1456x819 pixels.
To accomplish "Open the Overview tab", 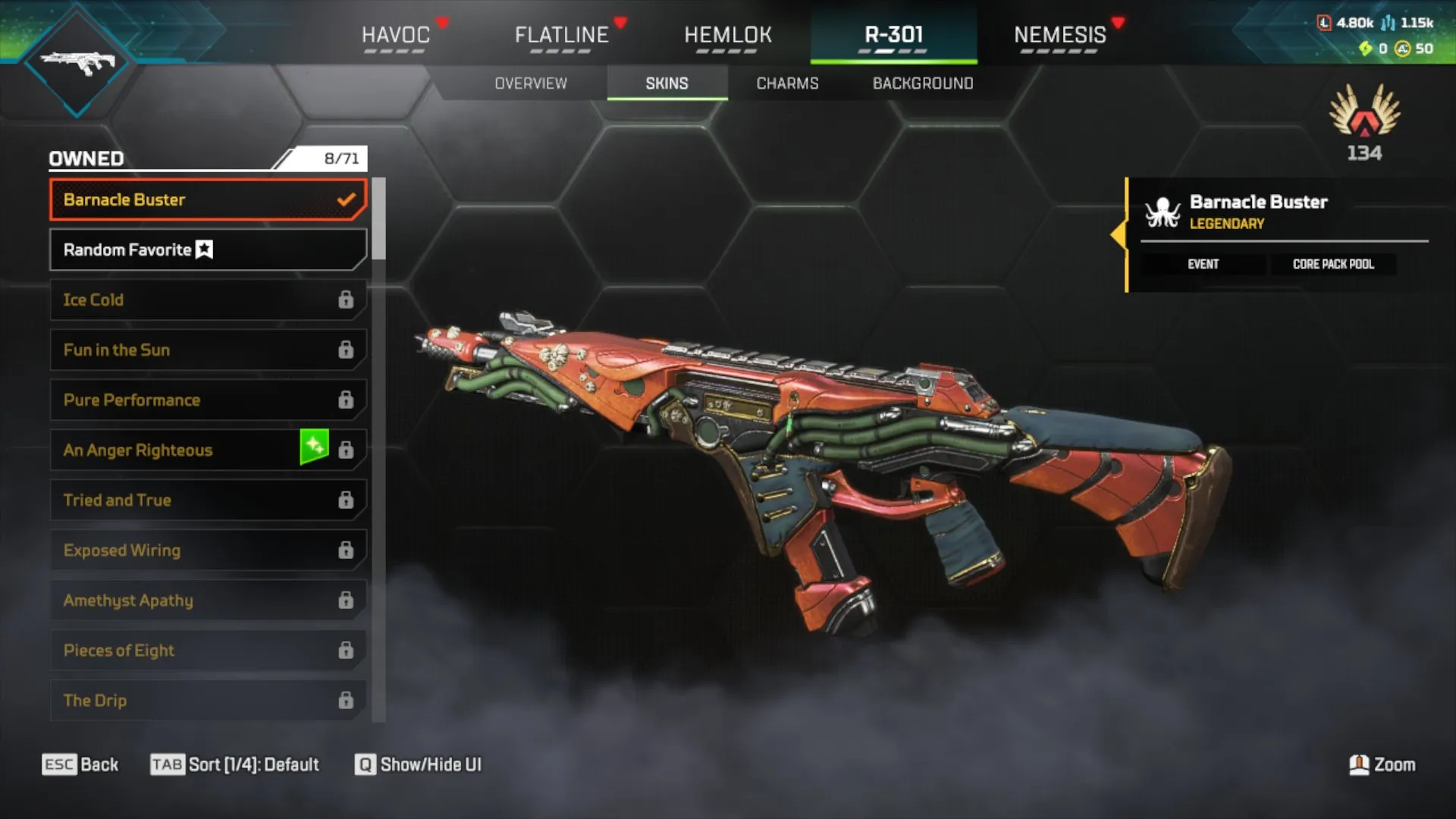I will pos(531,83).
